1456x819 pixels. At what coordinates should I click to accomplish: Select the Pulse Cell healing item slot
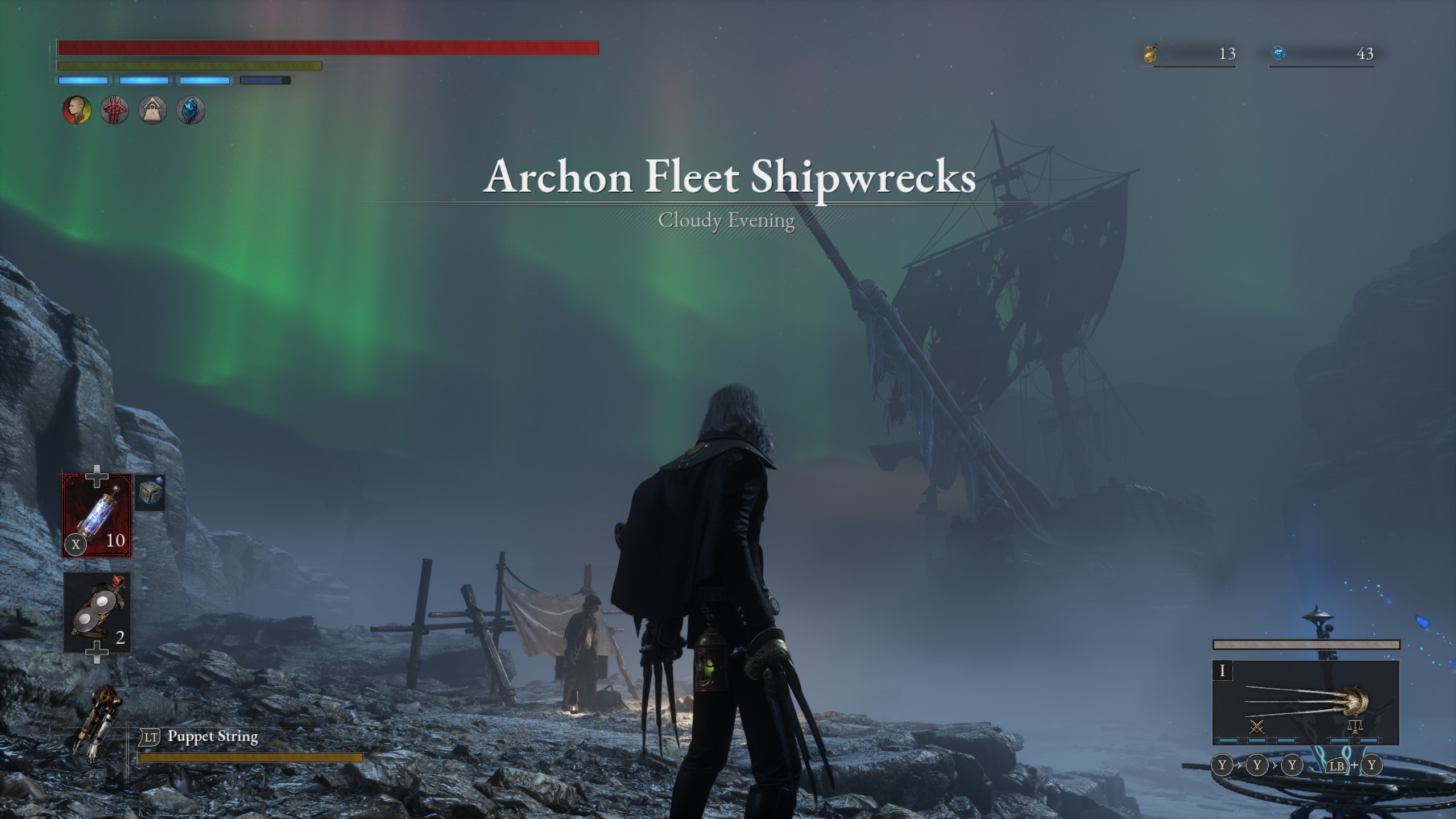pyautogui.click(x=97, y=515)
